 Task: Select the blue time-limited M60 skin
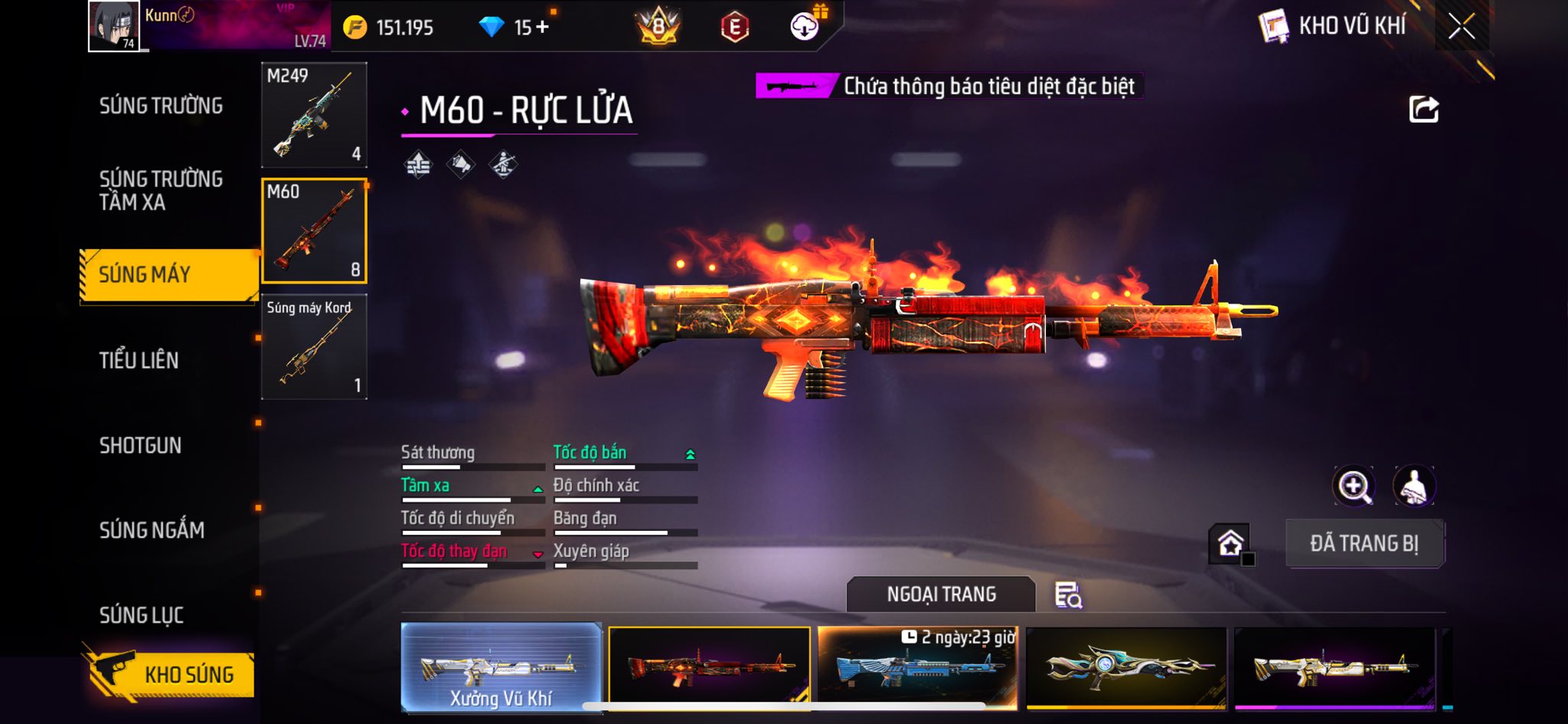coord(917,668)
